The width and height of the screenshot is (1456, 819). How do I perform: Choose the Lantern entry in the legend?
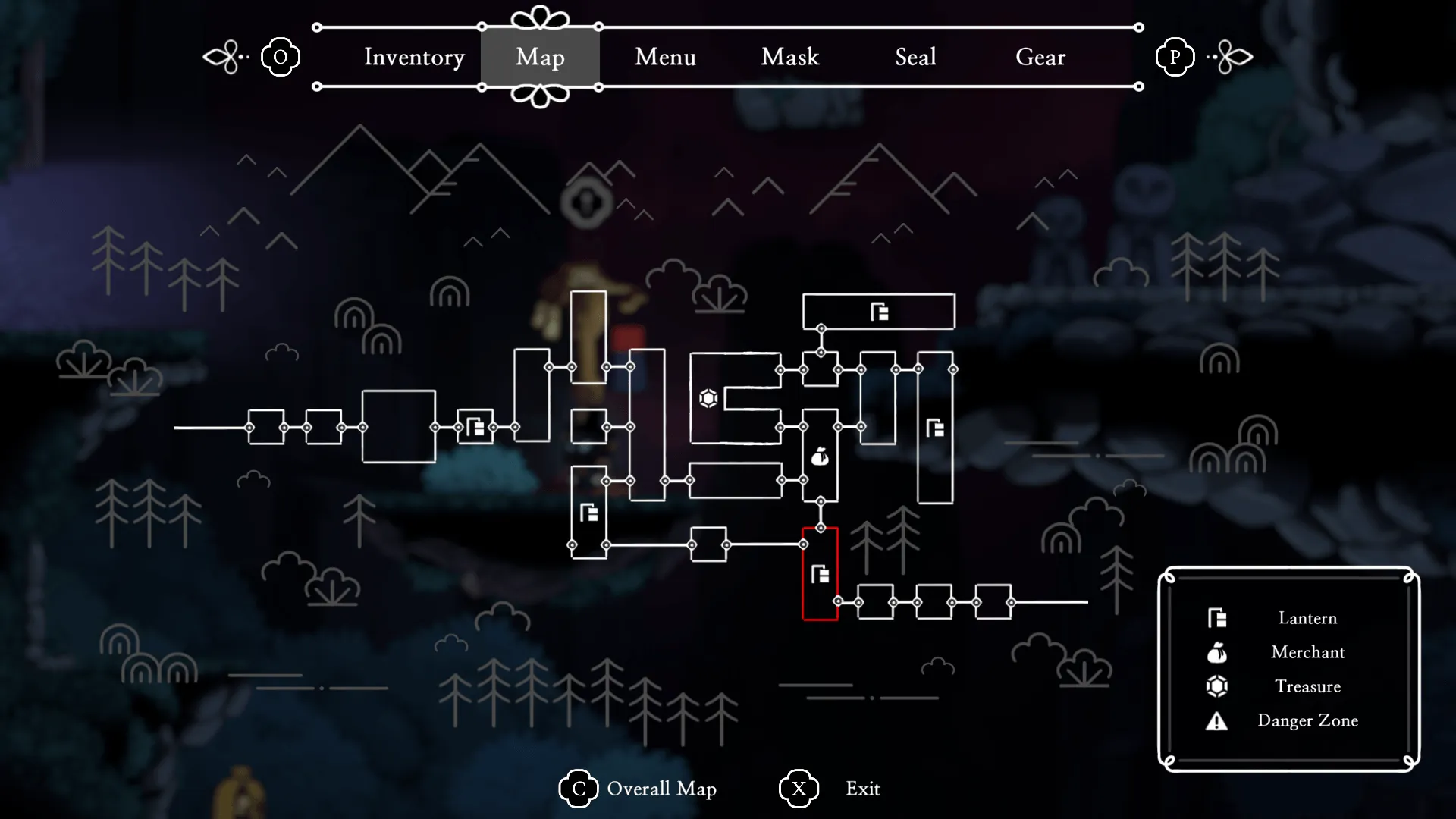click(1307, 618)
